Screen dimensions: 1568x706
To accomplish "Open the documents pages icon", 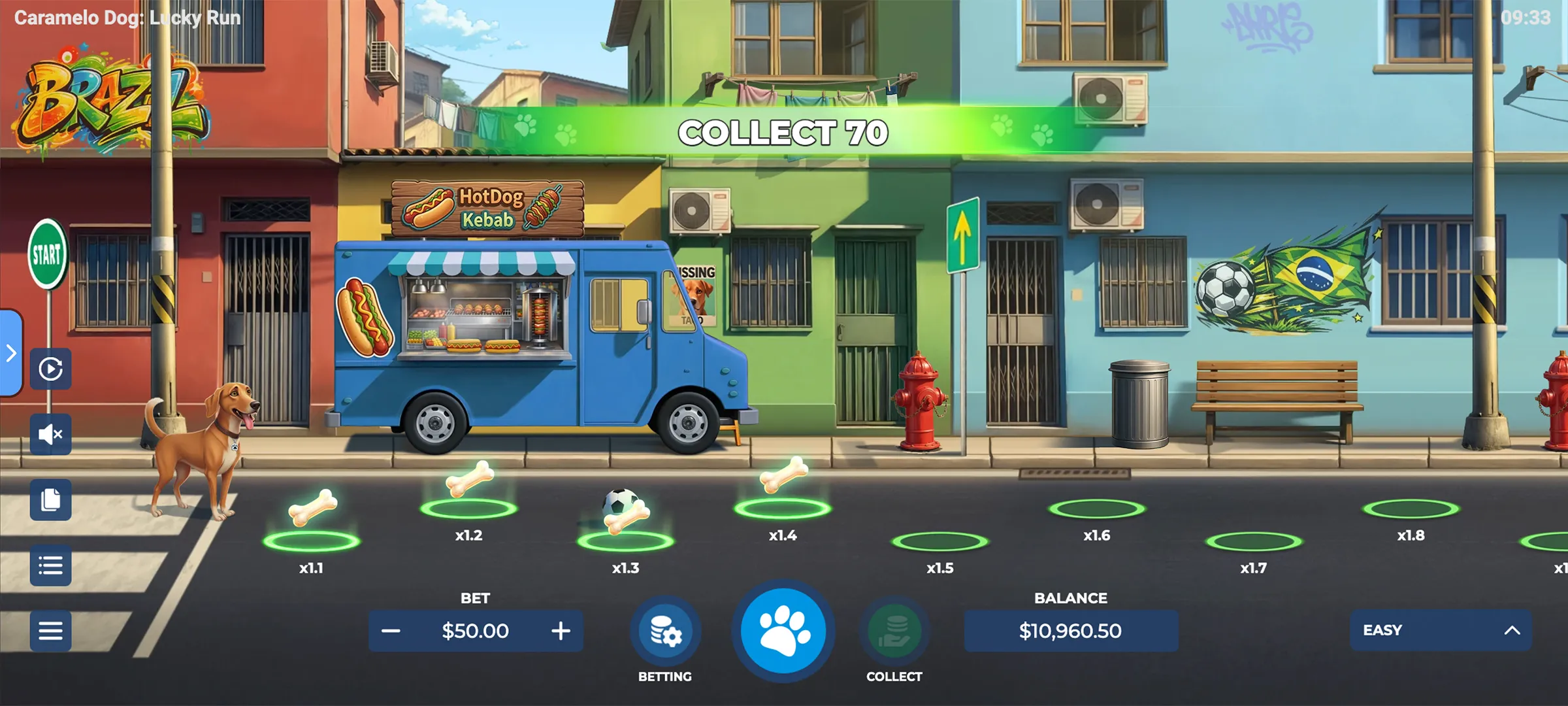I will [x=50, y=500].
